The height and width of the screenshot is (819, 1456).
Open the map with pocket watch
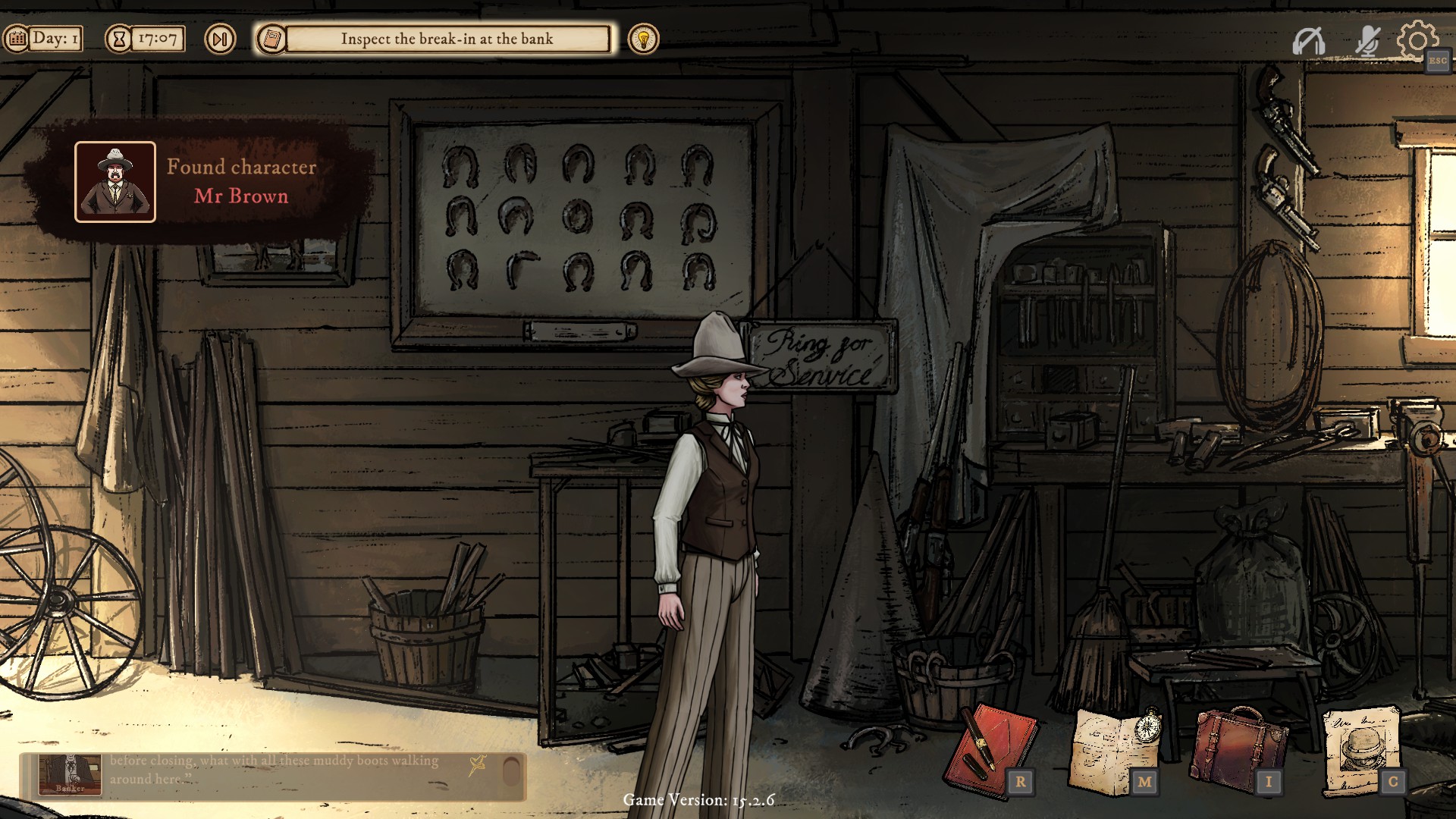[x=1113, y=750]
